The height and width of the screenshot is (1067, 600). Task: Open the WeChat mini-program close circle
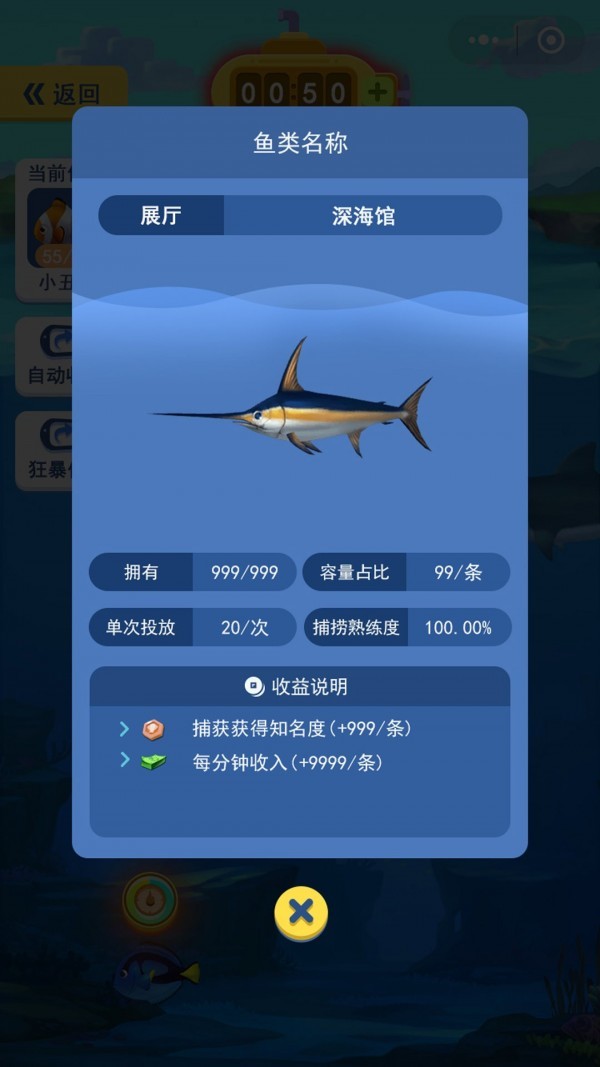tap(551, 40)
